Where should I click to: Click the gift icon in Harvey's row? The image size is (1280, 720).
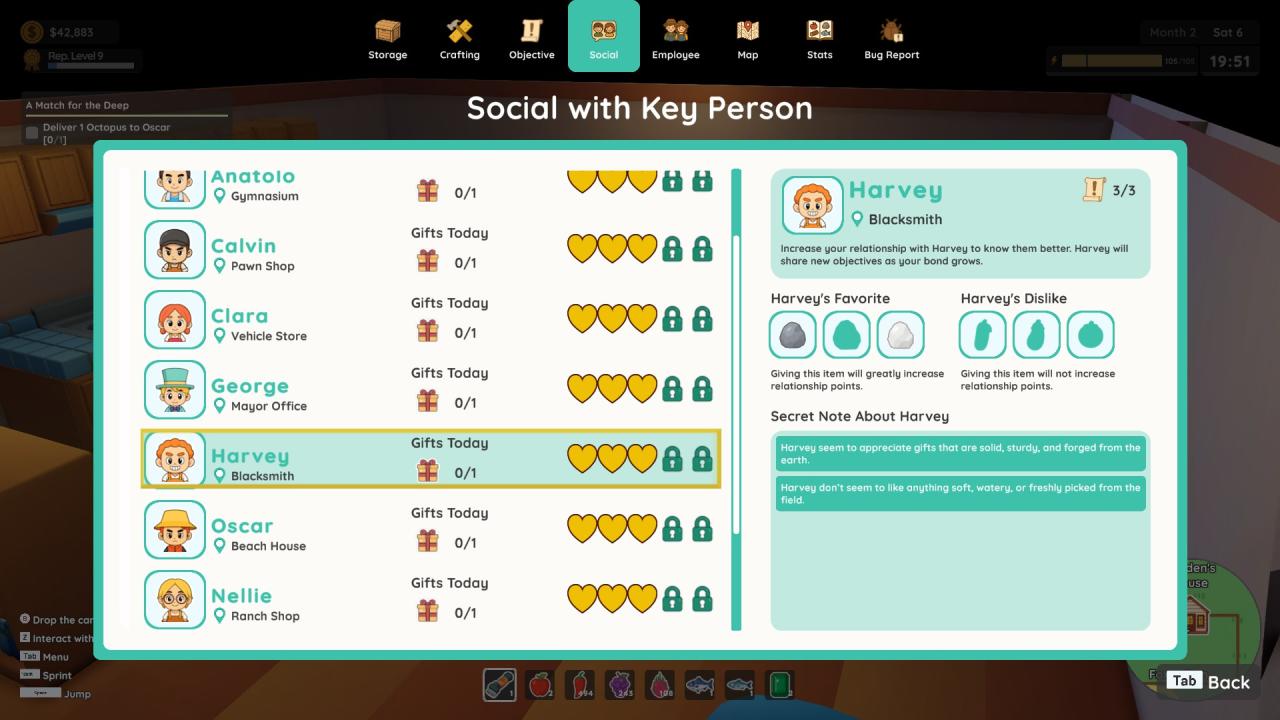(428, 471)
